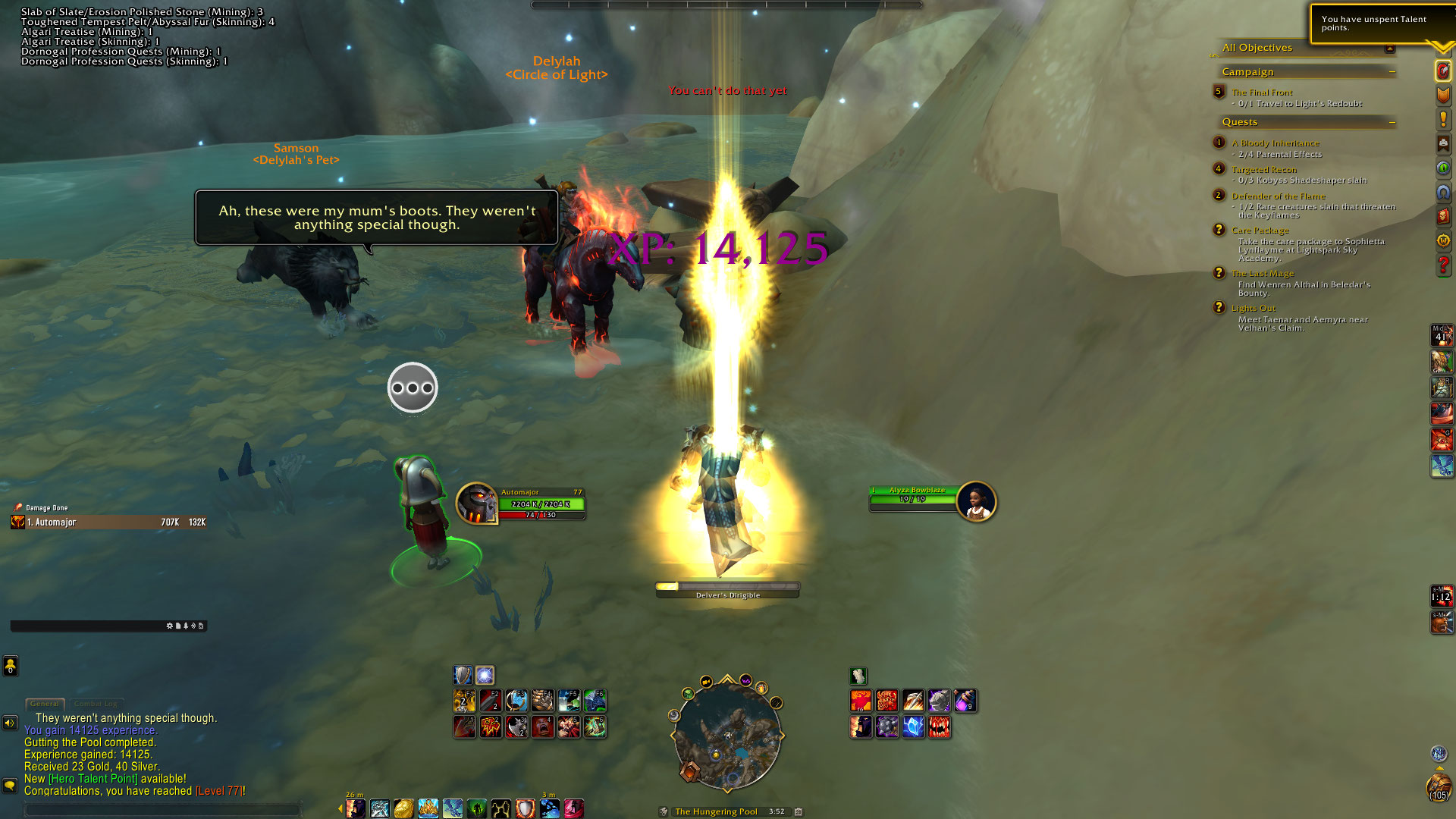Activate the screaming red face ability

pos(543,727)
